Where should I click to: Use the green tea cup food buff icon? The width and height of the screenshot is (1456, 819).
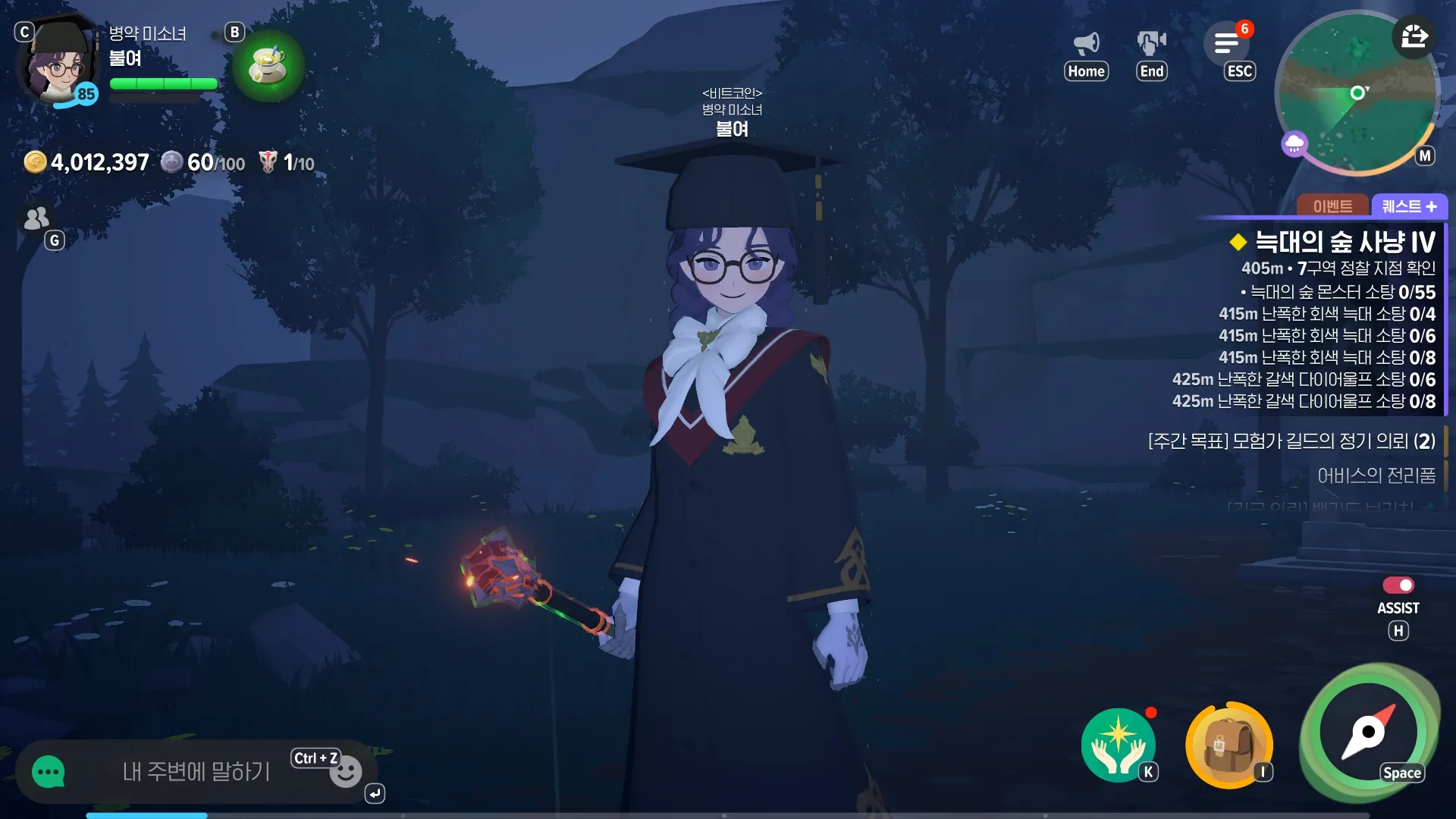[268, 65]
